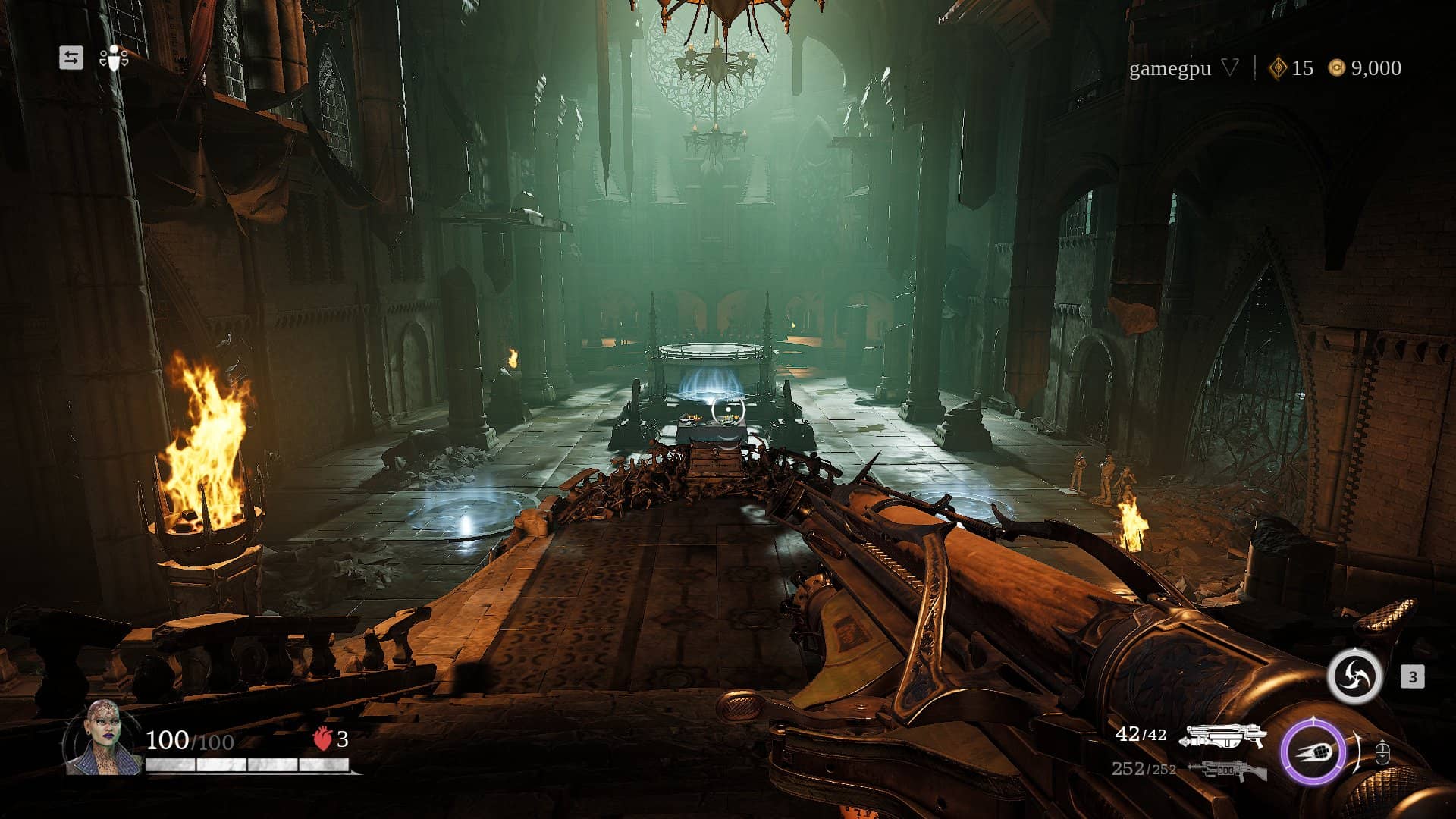The width and height of the screenshot is (1456, 819).
Task: Click the red heart lives icon
Action: pos(323,739)
